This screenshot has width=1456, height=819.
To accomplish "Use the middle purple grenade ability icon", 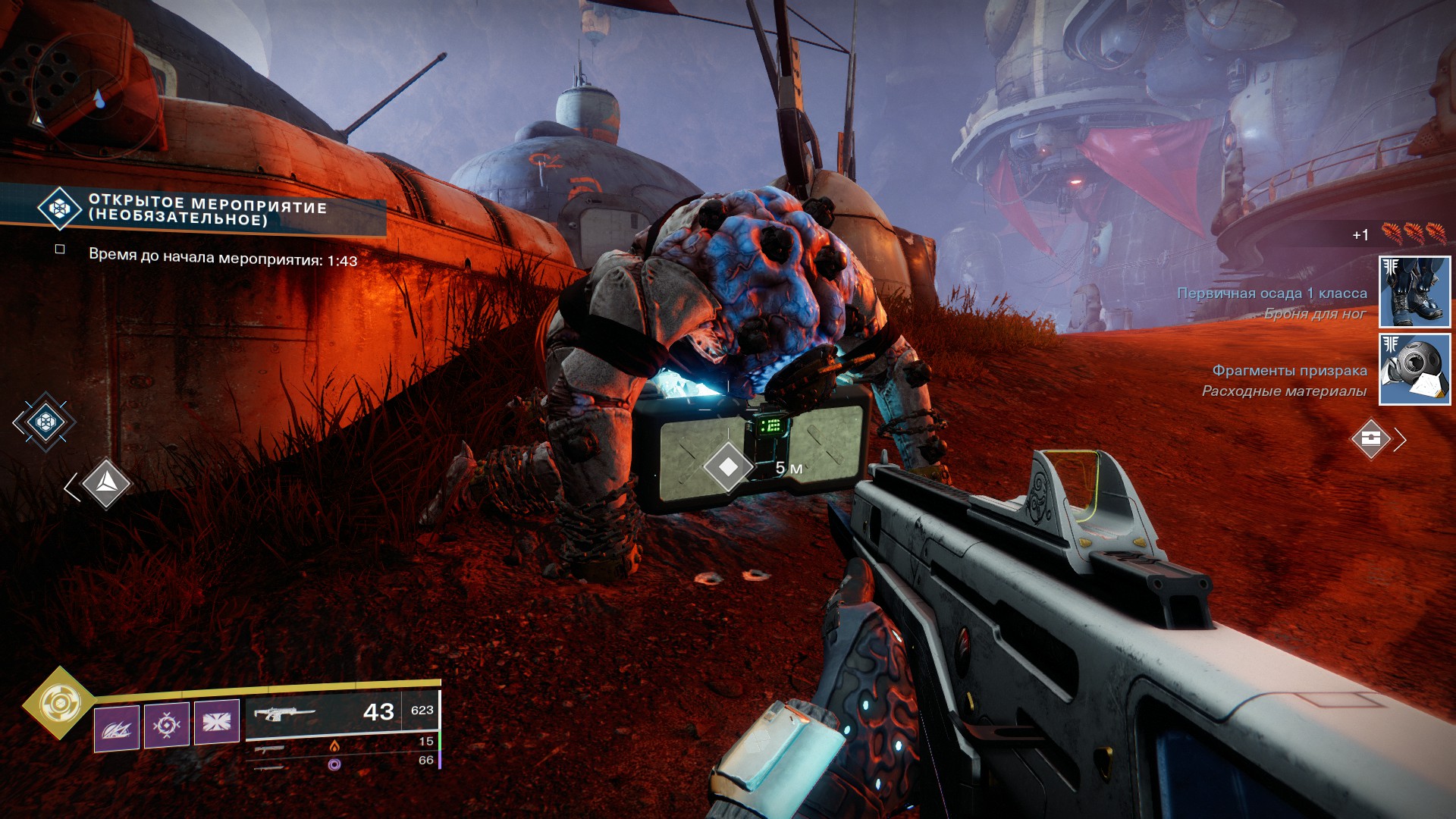I will click(x=167, y=726).
